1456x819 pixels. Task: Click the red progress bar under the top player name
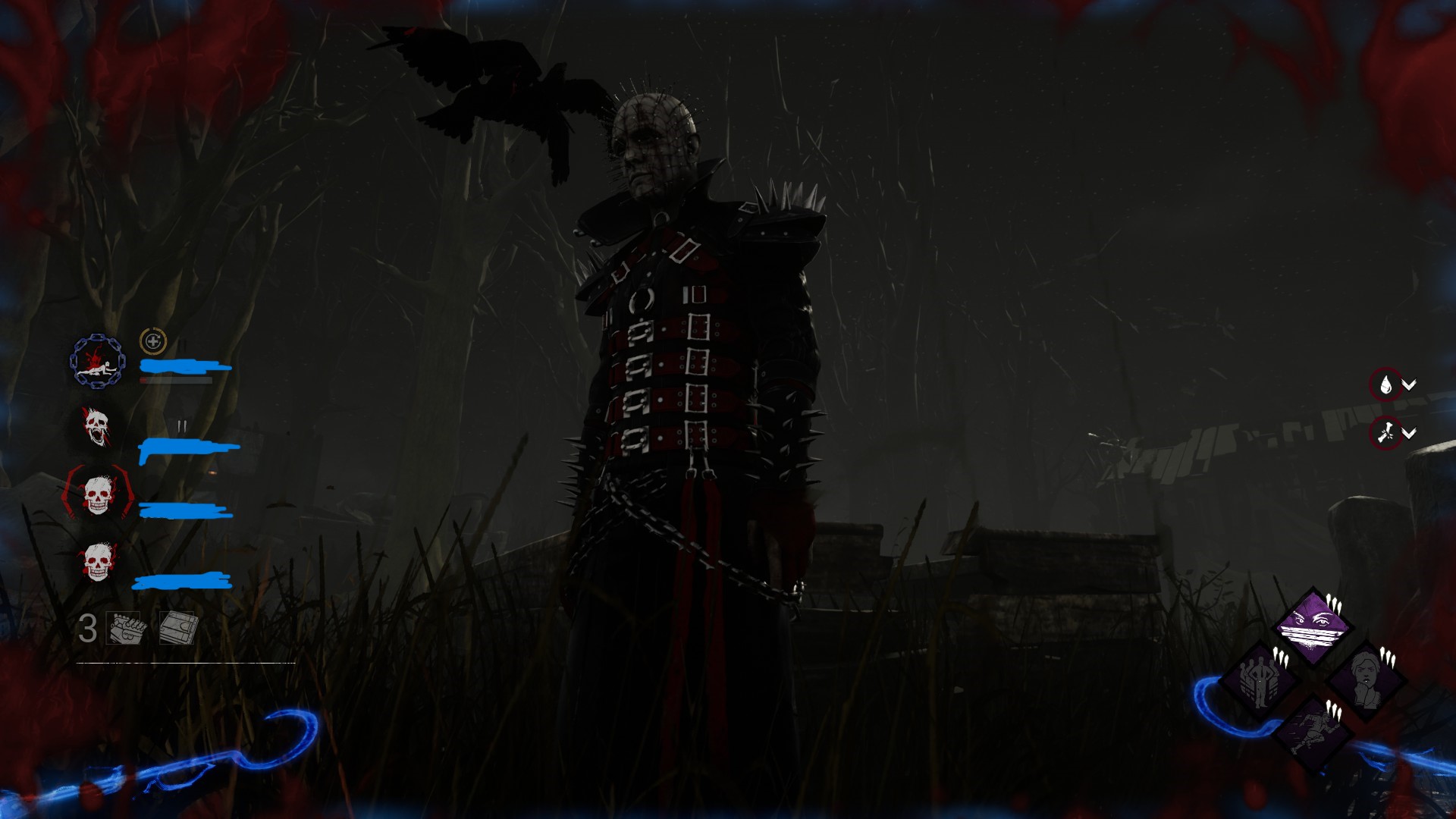[174, 381]
